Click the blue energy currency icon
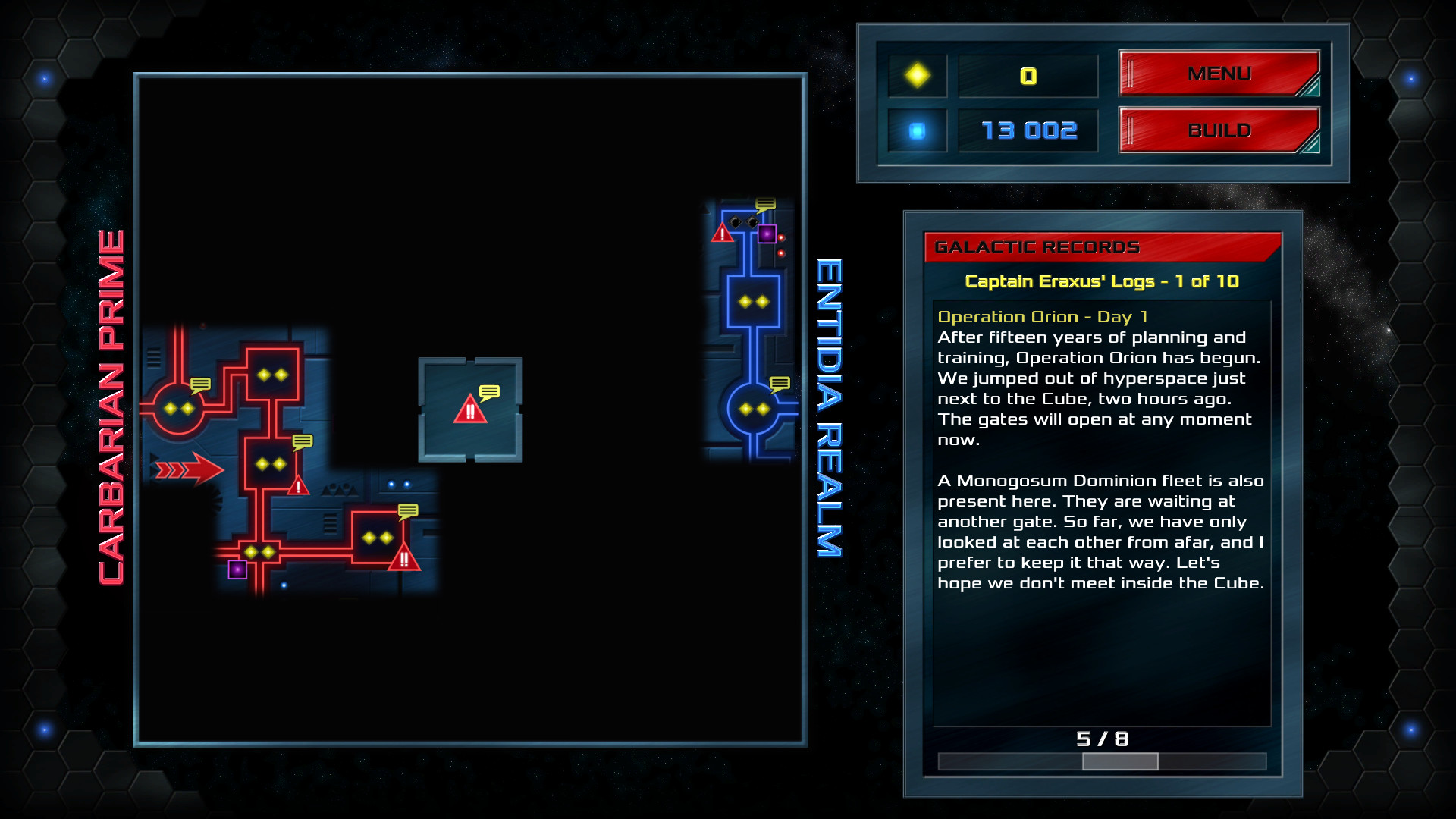The width and height of the screenshot is (1456, 819). point(918,130)
